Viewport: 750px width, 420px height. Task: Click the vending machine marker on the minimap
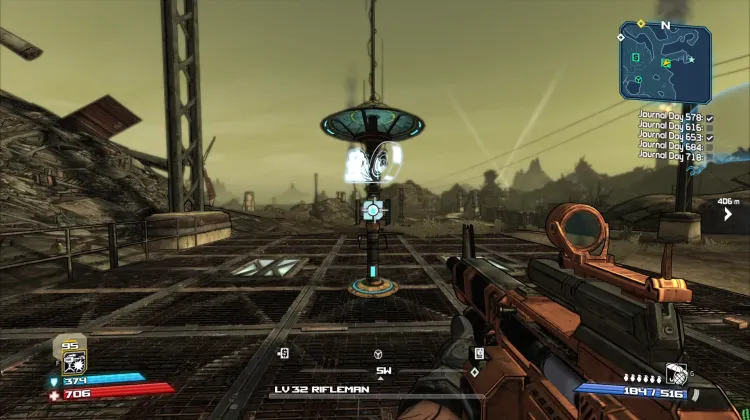click(638, 56)
